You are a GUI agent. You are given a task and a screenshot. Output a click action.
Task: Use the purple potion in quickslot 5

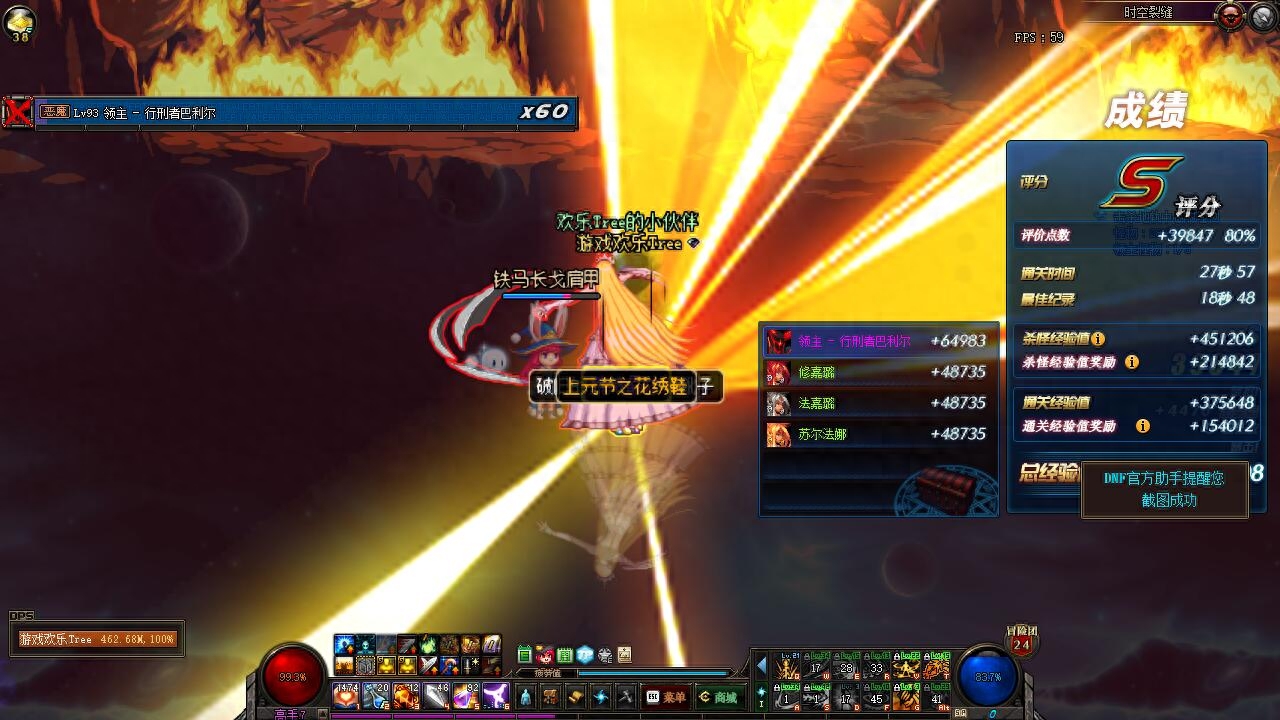click(x=466, y=694)
